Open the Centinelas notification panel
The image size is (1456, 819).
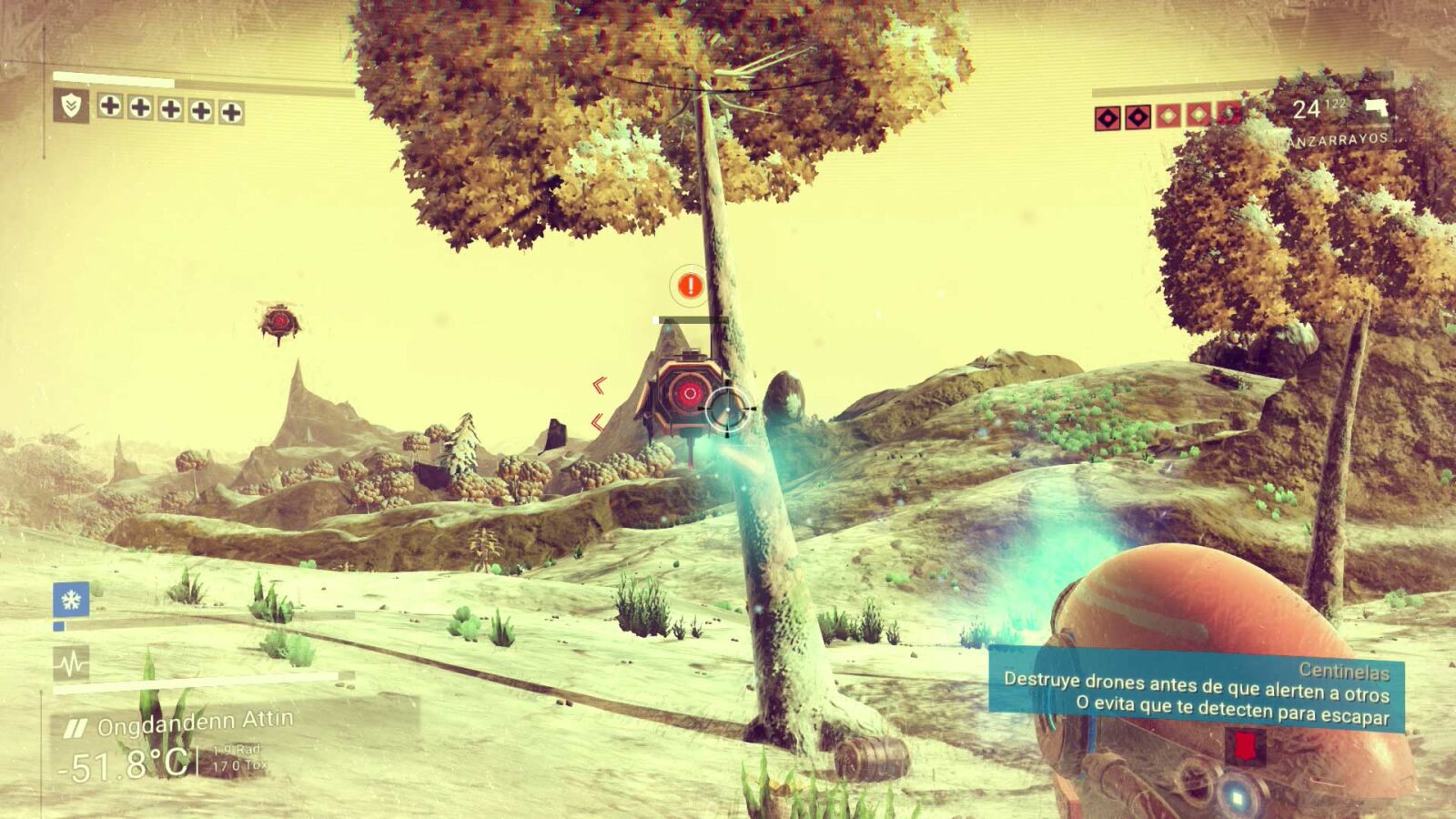click(1196, 693)
